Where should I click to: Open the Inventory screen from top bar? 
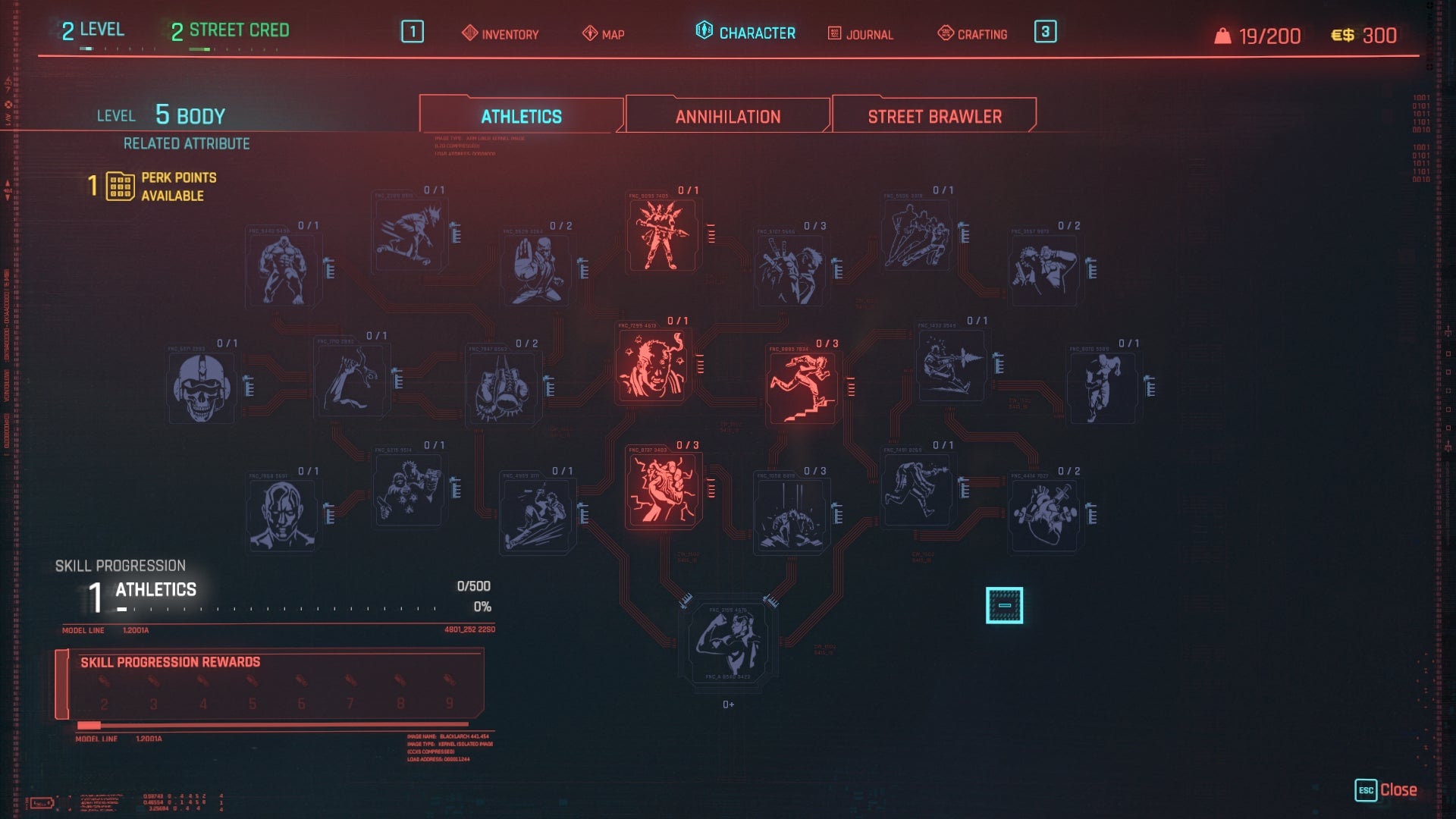click(500, 34)
